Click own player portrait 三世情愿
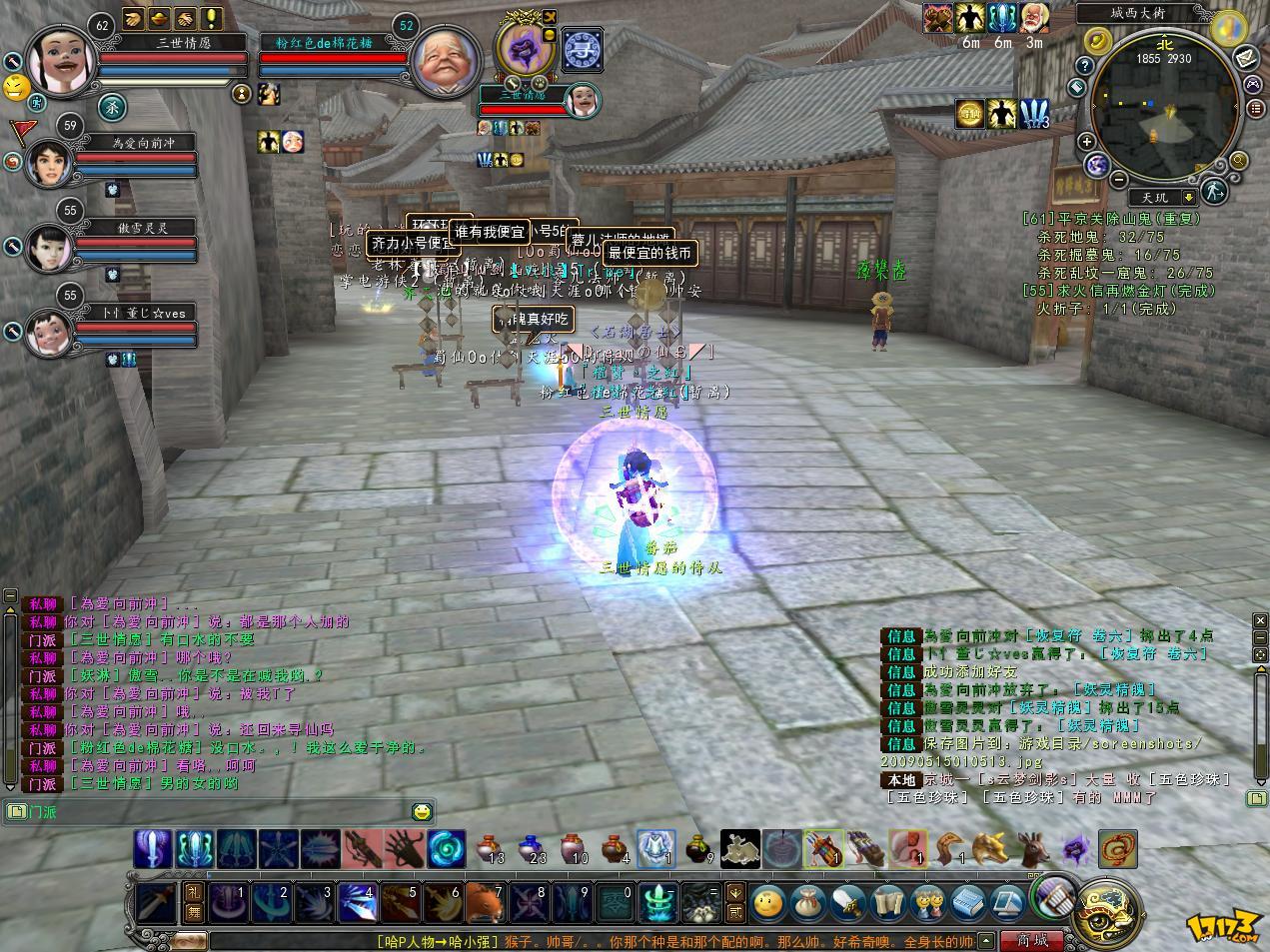Viewport: 1270px width, 952px height. [61, 60]
